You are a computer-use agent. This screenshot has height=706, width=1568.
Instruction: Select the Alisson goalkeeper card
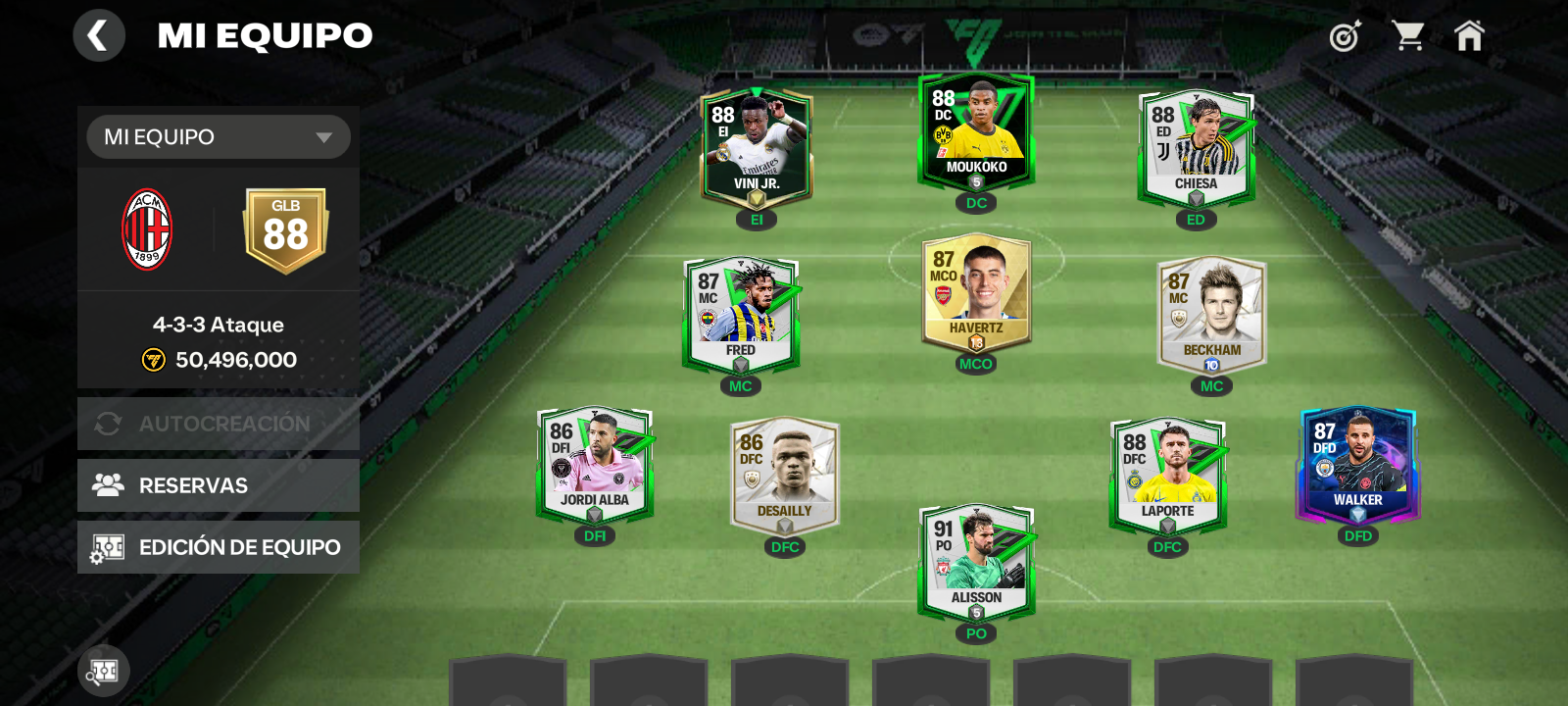pyautogui.click(x=976, y=562)
